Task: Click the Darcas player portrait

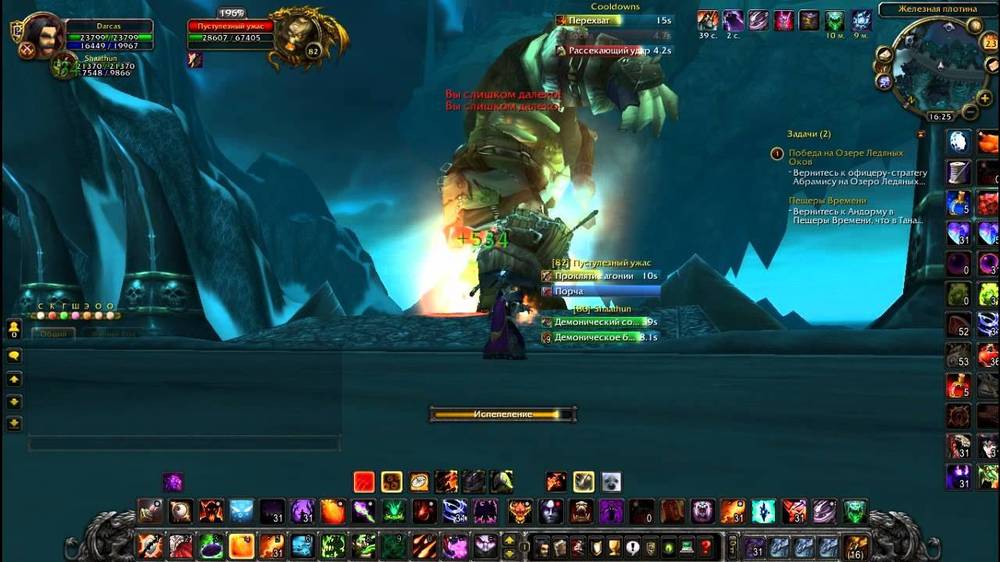Action: 42,33
